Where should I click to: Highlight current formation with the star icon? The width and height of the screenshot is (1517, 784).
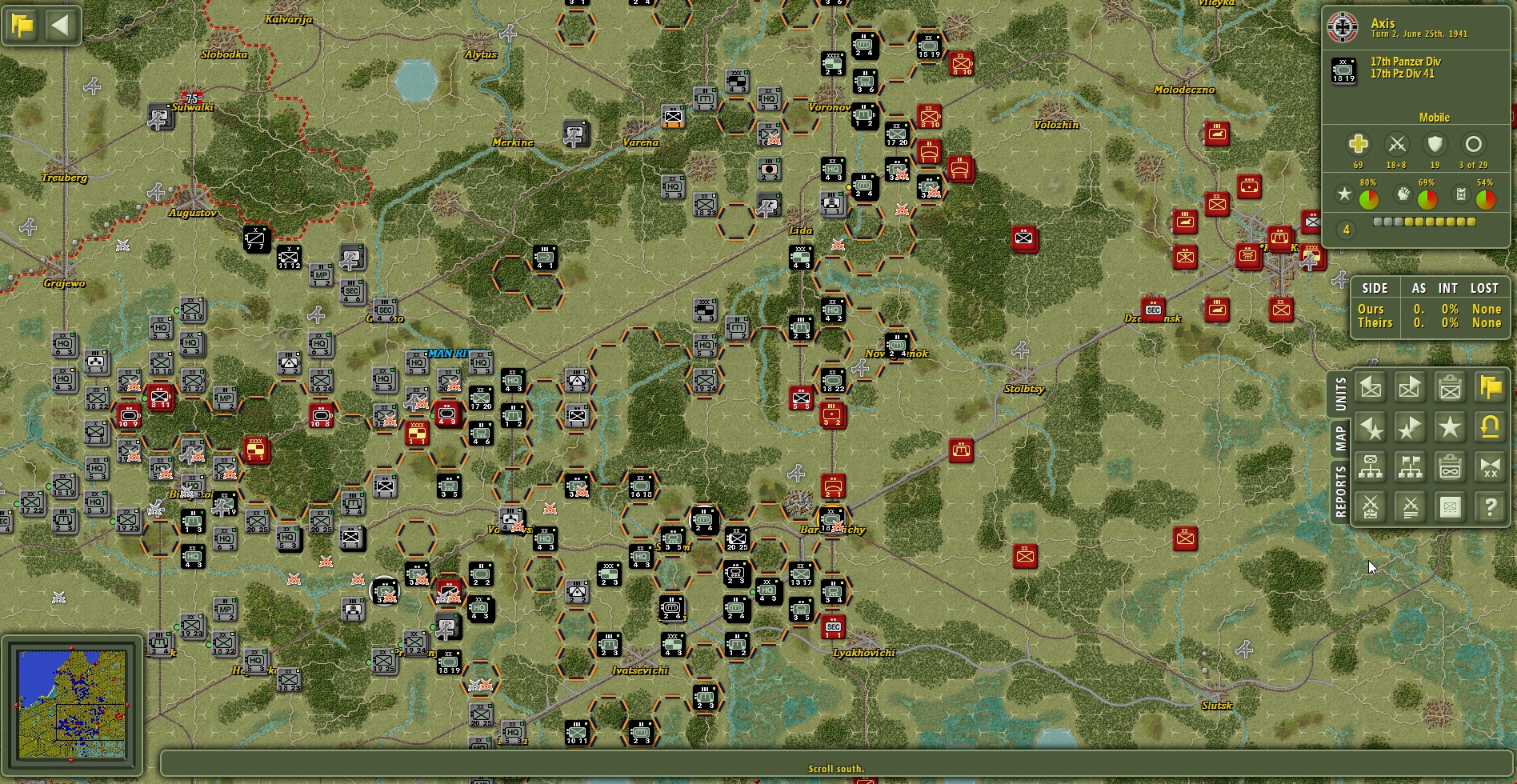[x=1450, y=426]
